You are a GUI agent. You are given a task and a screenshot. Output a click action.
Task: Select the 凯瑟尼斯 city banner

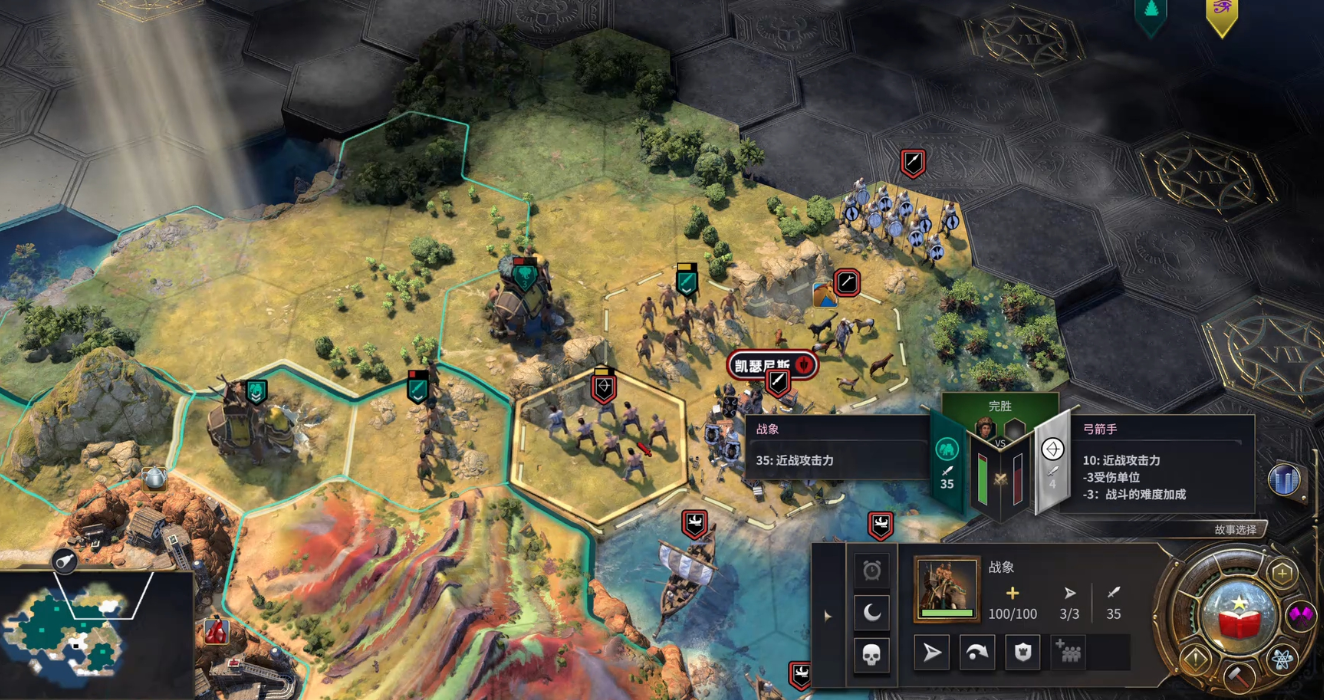point(772,364)
